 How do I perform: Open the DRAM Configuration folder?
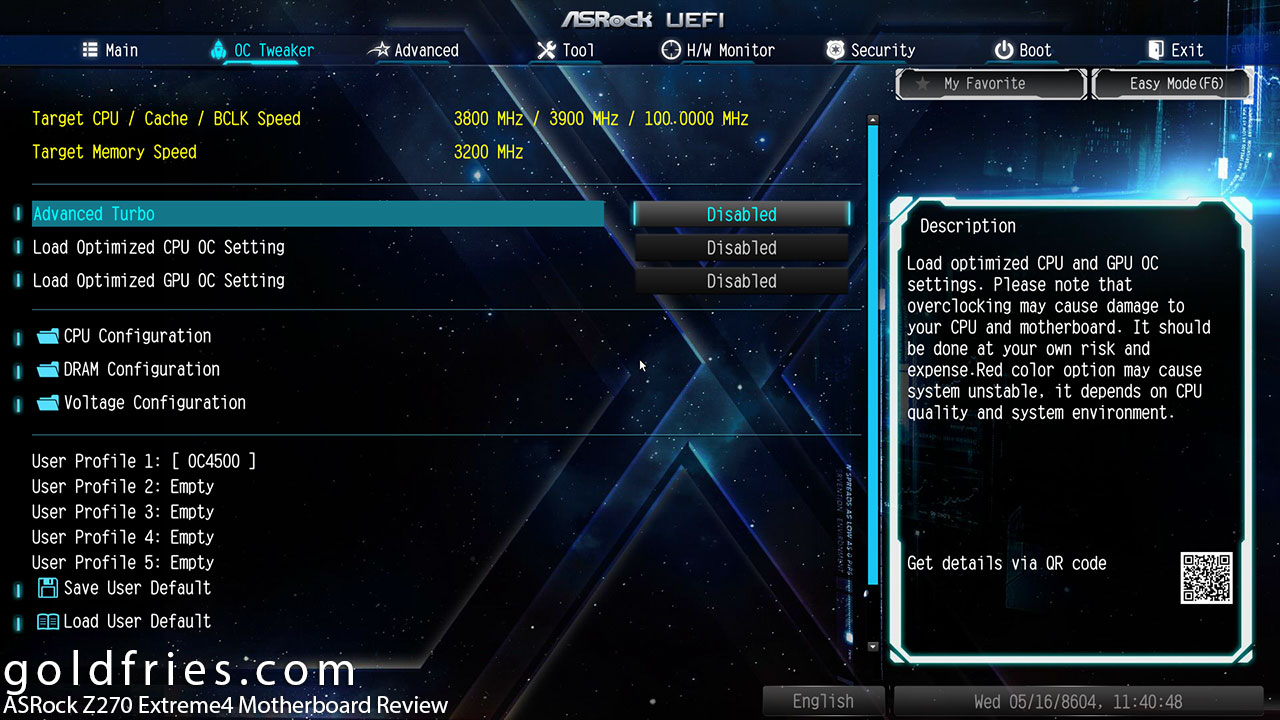[141, 369]
